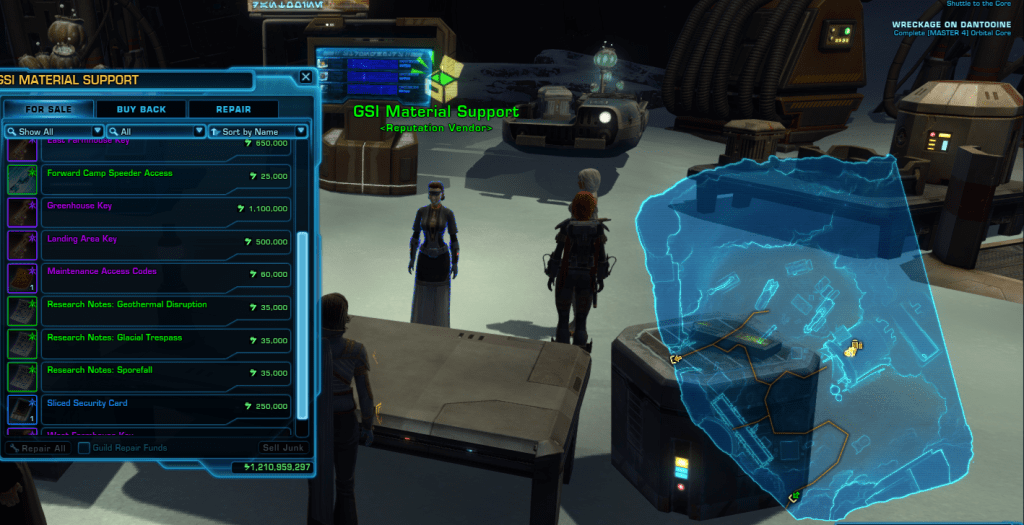Viewport: 1024px width, 525px height.
Task: Open the All category dropdown
Action: pos(155,131)
